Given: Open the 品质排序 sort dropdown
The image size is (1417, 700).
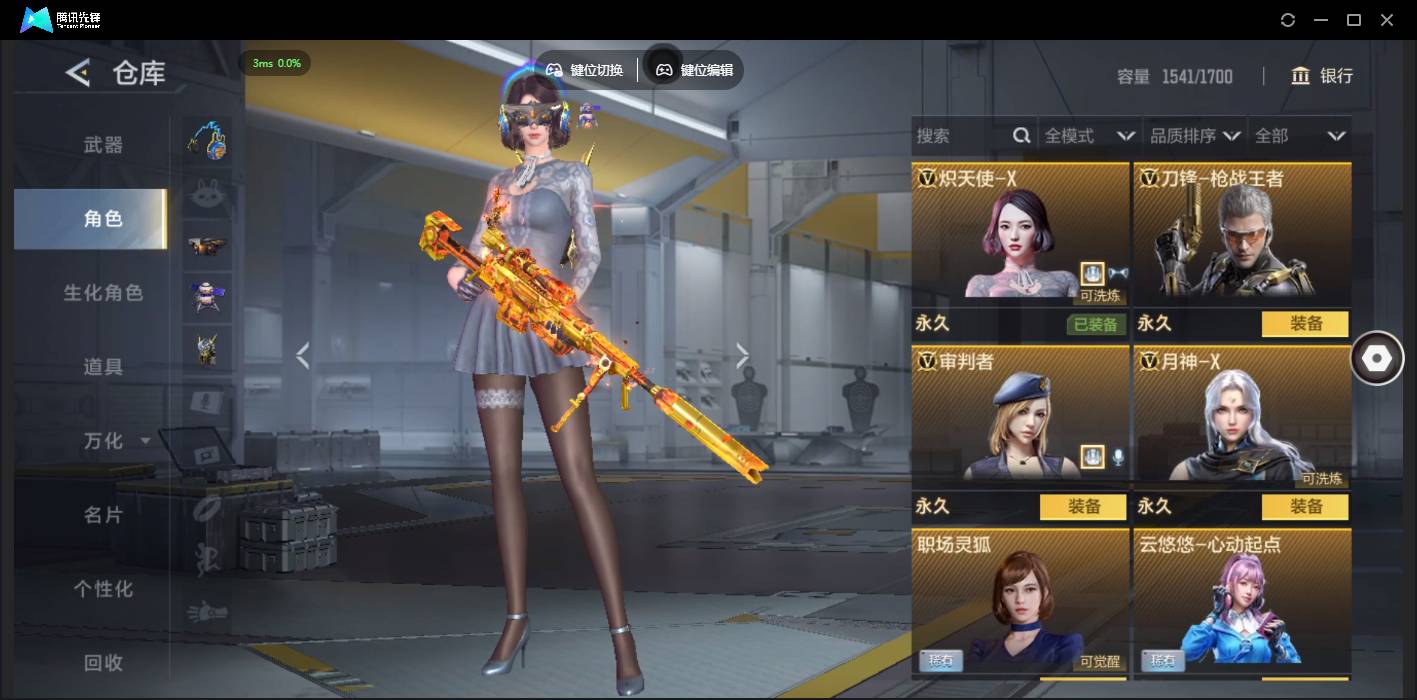Looking at the screenshot, I should click(x=1195, y=136).
